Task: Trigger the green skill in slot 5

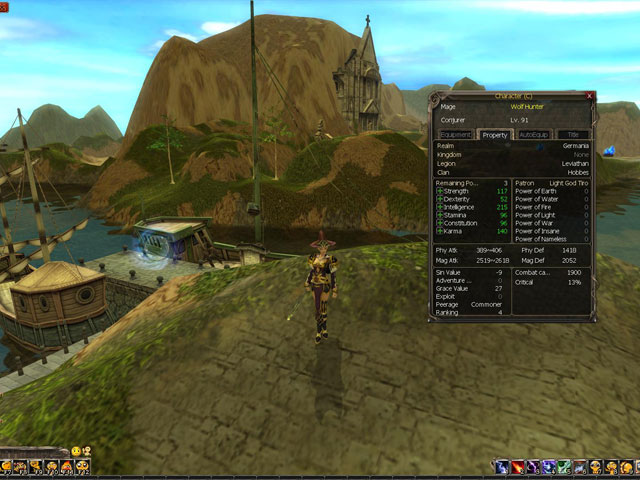Action: pyautogui.click(x=564, y=467)
